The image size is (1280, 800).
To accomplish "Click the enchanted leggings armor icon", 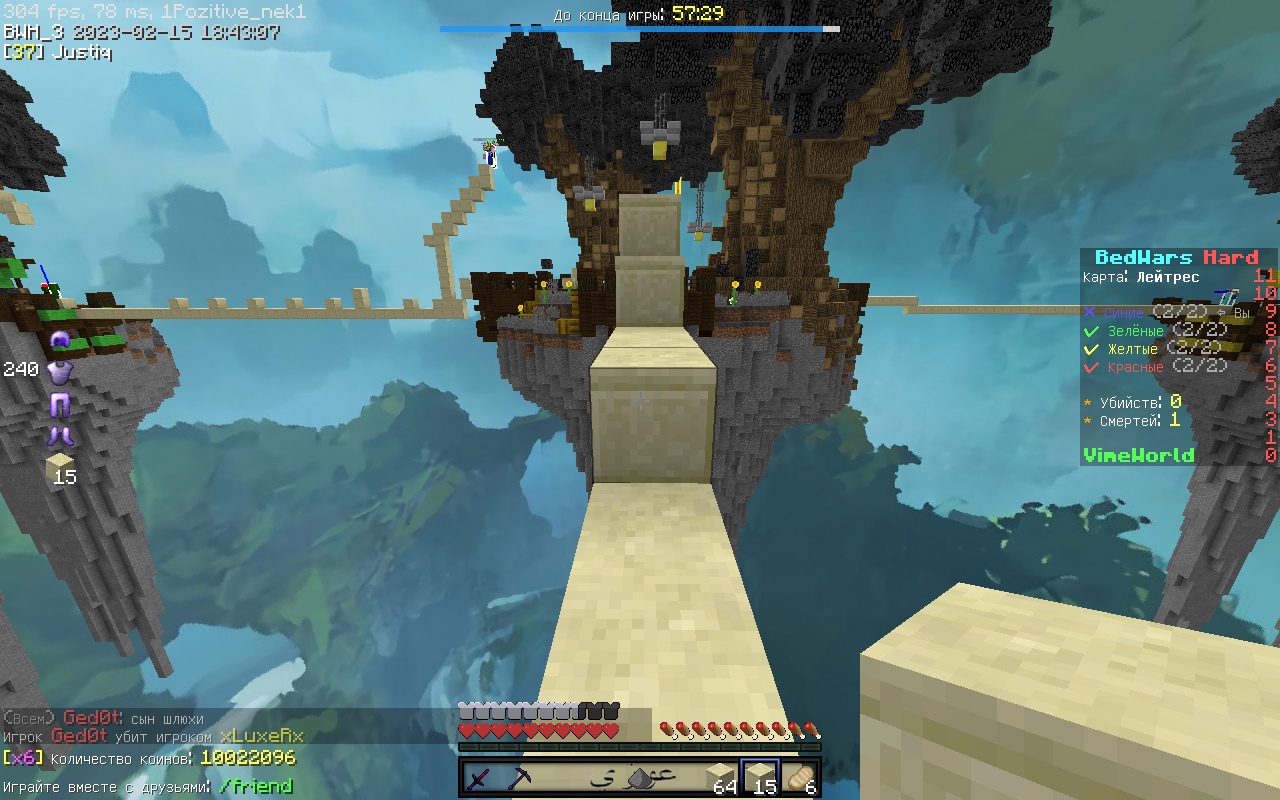I will point(59,405).
